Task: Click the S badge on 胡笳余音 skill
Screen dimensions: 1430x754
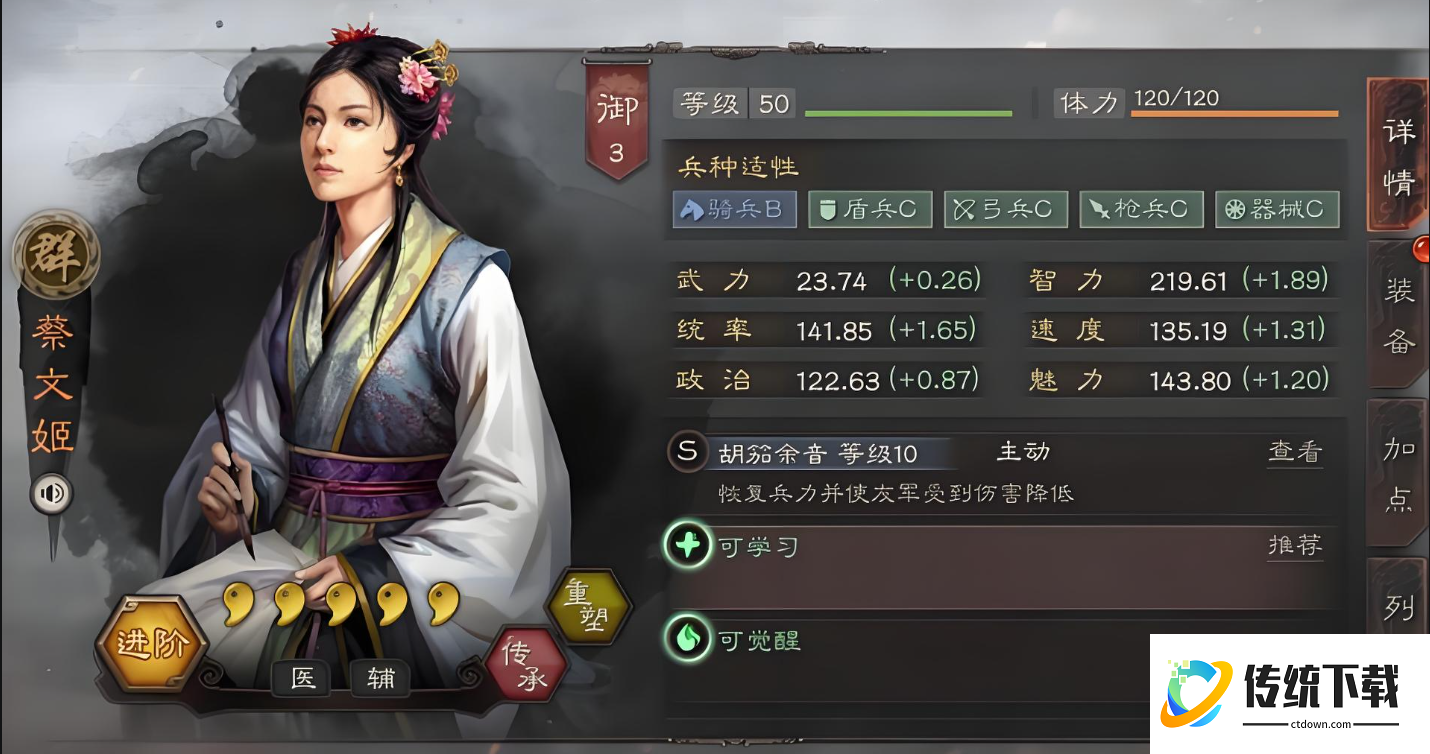Action: (686, 452)
